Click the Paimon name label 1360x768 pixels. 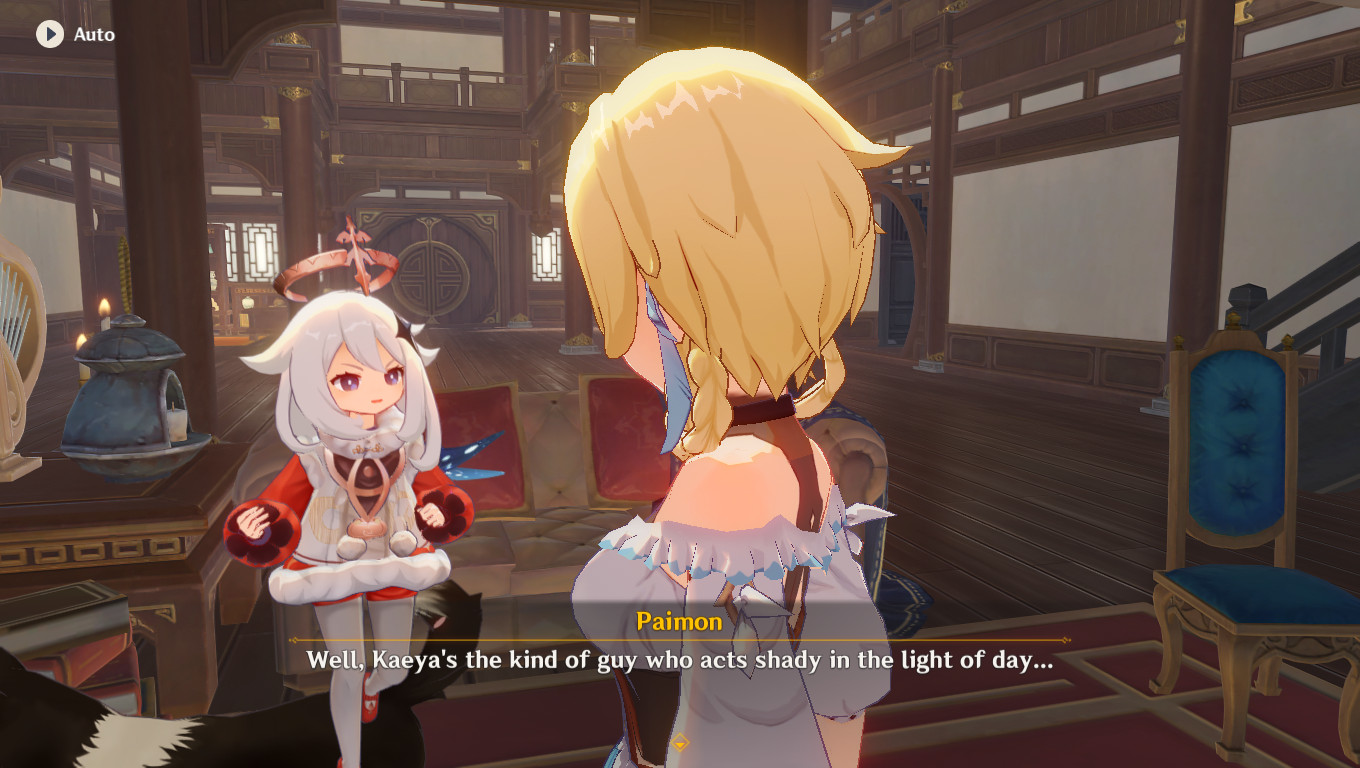[679, 622]
